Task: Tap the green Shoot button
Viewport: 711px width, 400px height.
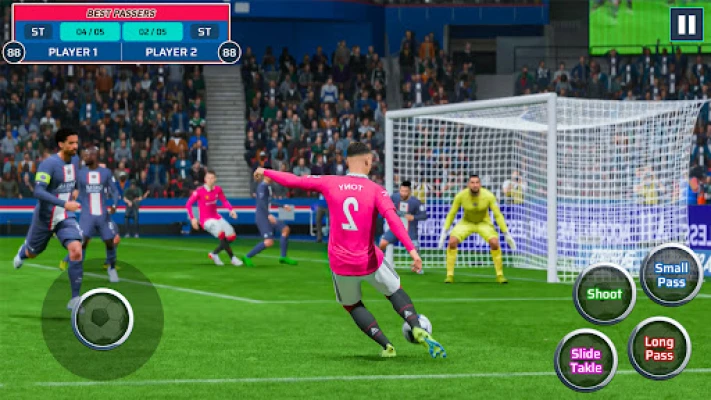Action: click(604, 294)
